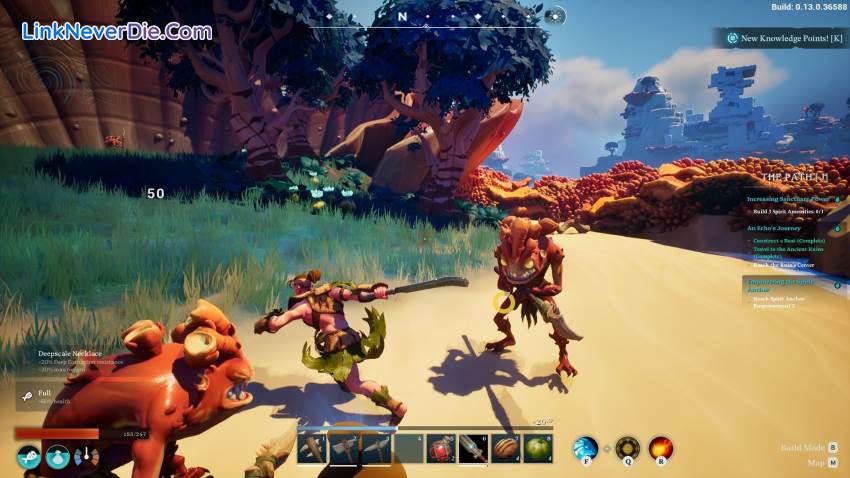Click the temperature thermometer gauge
Viewport: 850px width, 478px height.
point(86,457)
